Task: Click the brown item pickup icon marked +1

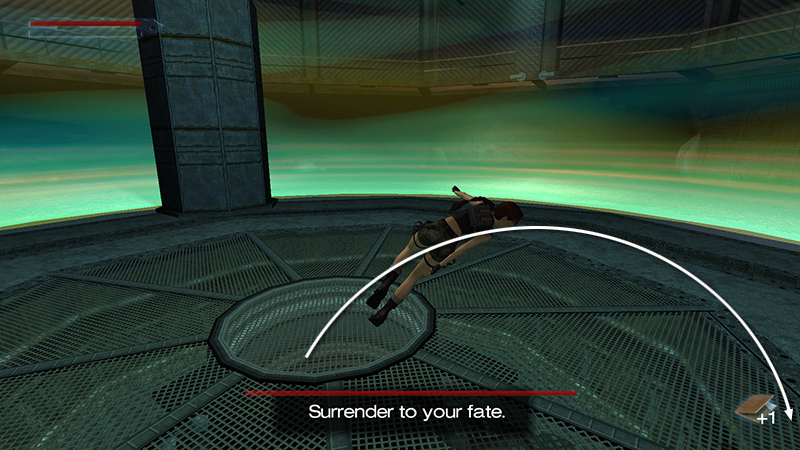Action: tap(753, 405)
